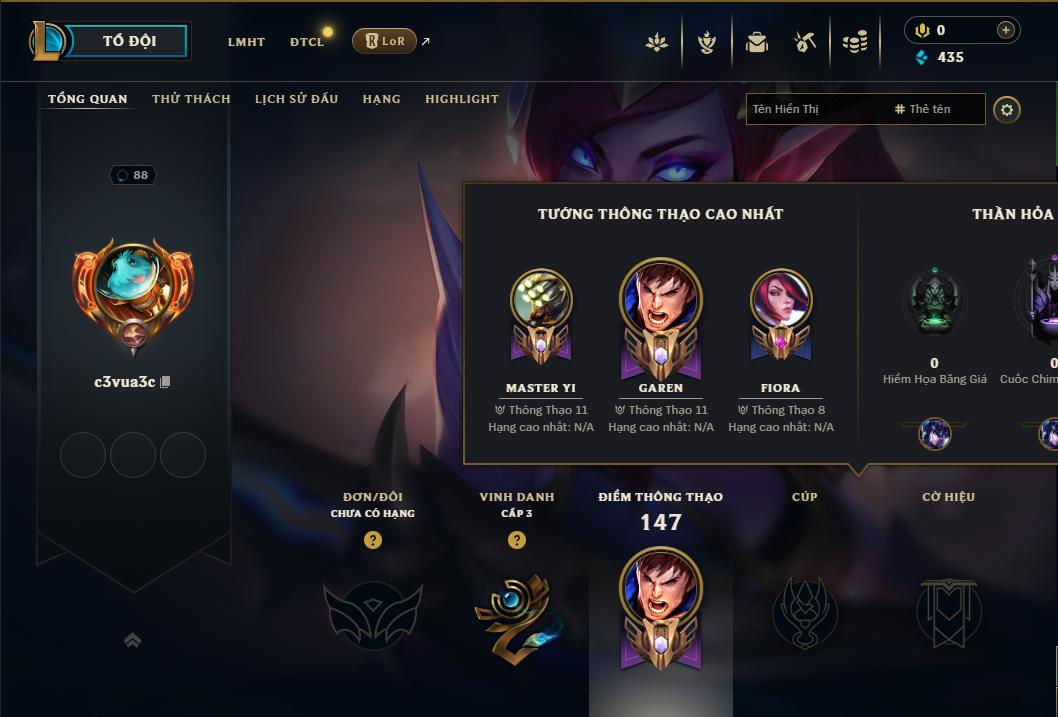Image resolution: width=1058 pixels, height=717 pixels.
Task: Open the profile settings gear icon
Action: (1007, 109)
